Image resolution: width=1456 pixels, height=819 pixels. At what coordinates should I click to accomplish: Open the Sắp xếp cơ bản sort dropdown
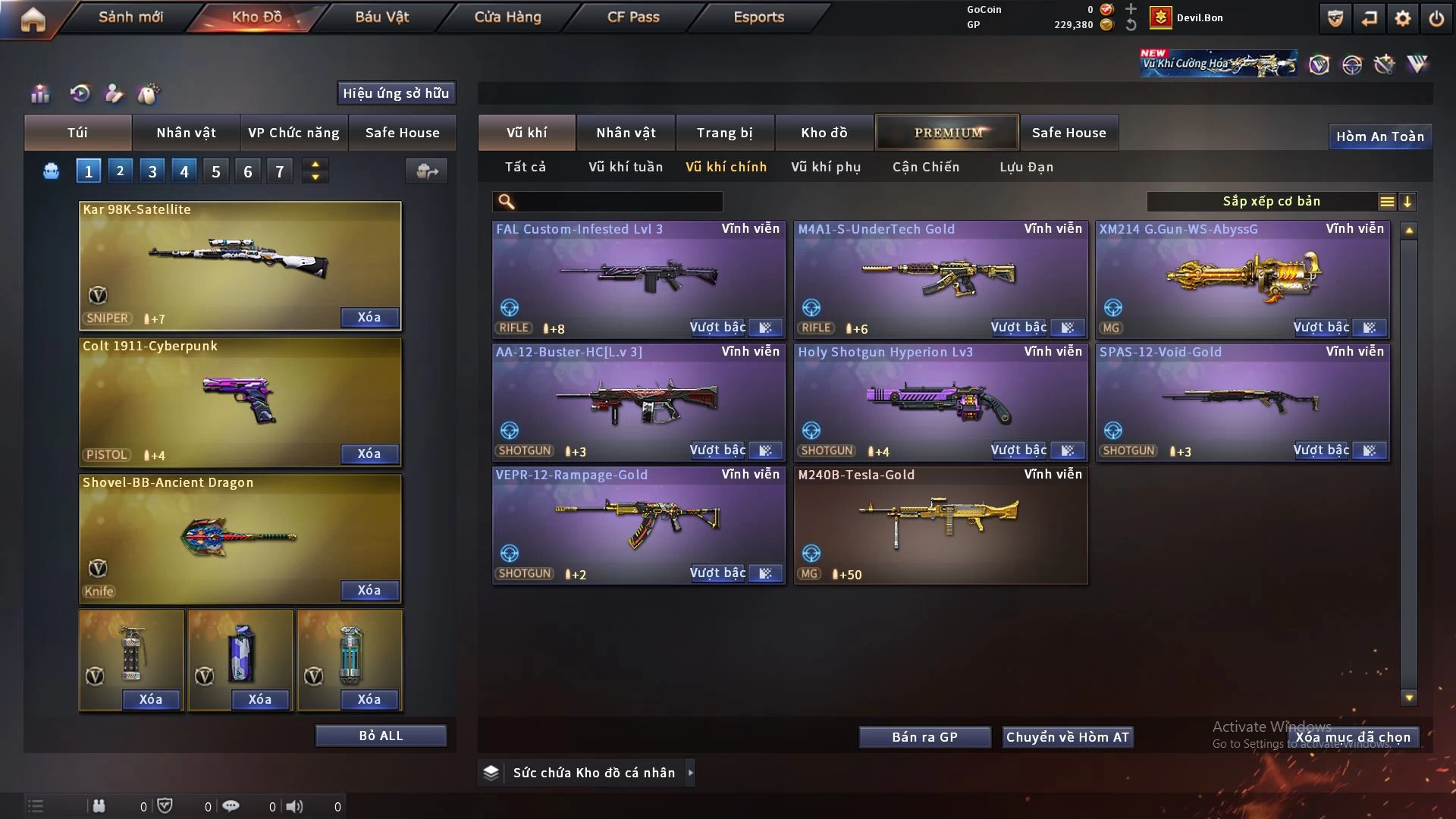(1271, 202)
